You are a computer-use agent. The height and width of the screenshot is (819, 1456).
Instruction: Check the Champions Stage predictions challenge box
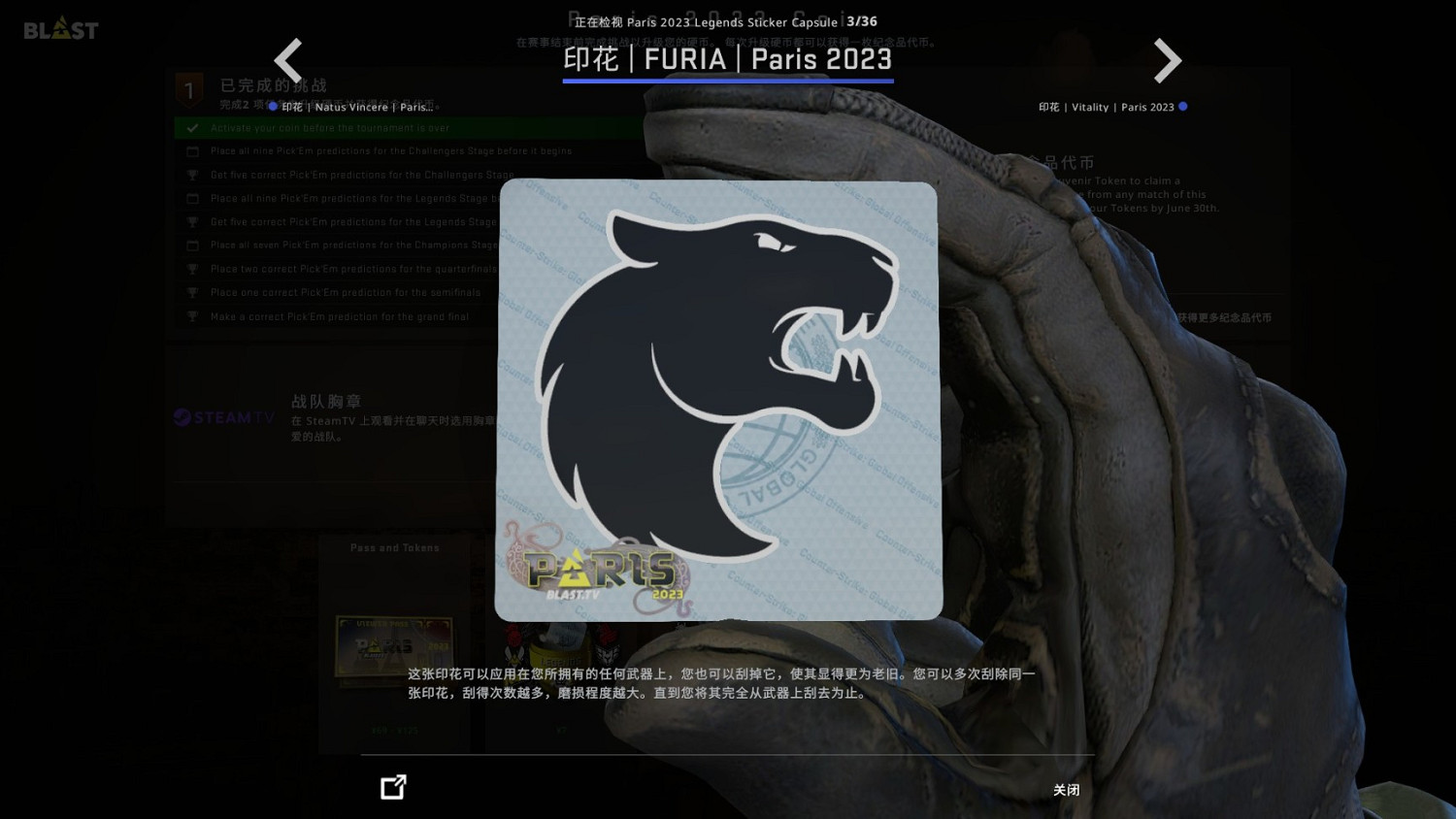pos(192,245)
